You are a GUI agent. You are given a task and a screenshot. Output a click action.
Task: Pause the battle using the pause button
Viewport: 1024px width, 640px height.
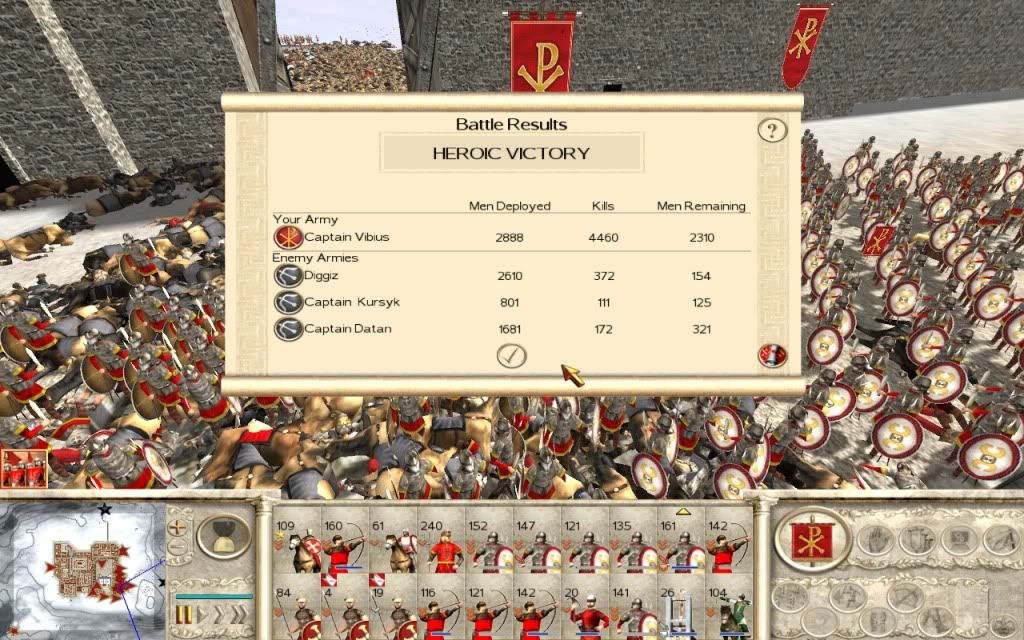(183, 612)
